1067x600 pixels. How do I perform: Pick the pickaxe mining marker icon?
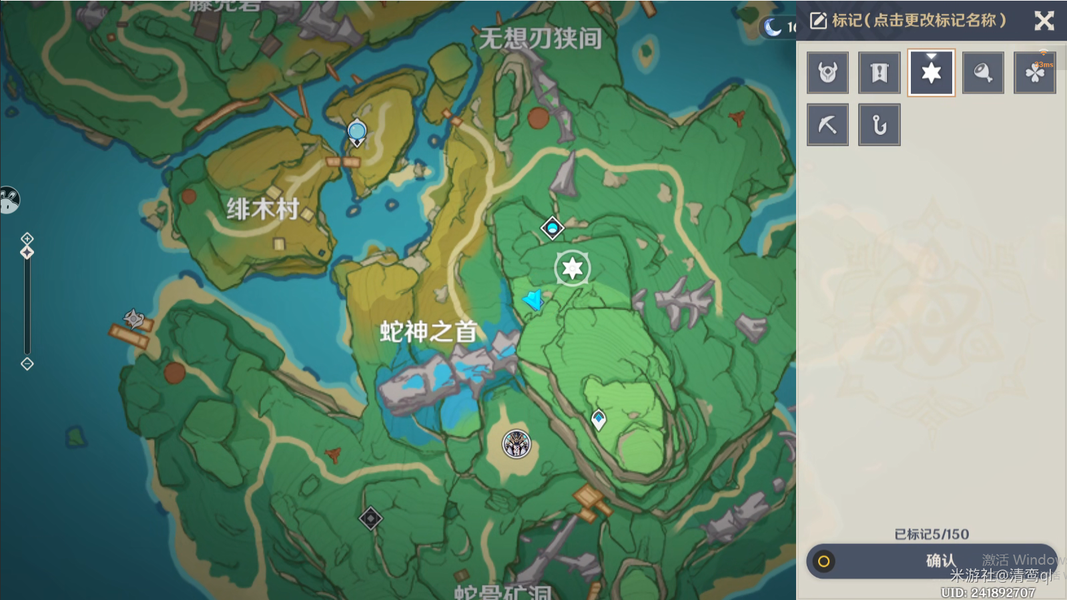[x=828, y=125]
